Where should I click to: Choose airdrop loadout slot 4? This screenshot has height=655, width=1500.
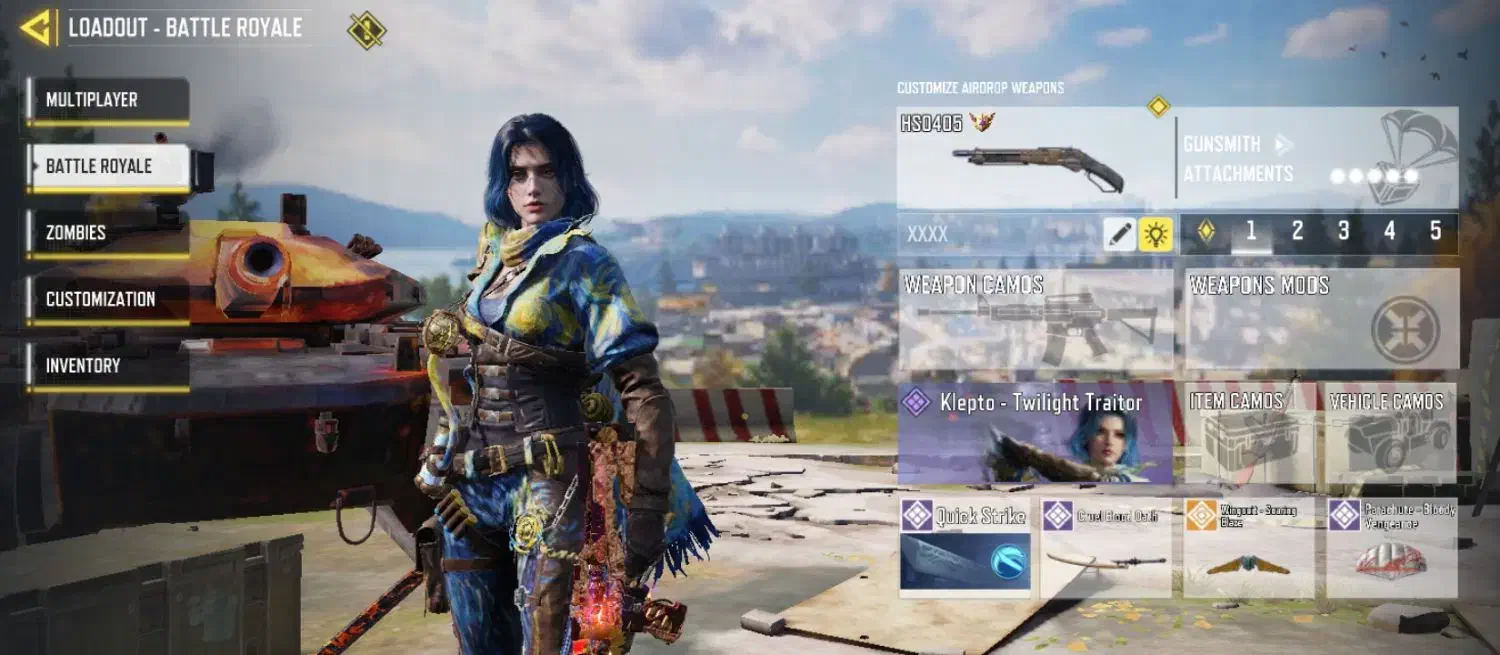coord(1389,232)
